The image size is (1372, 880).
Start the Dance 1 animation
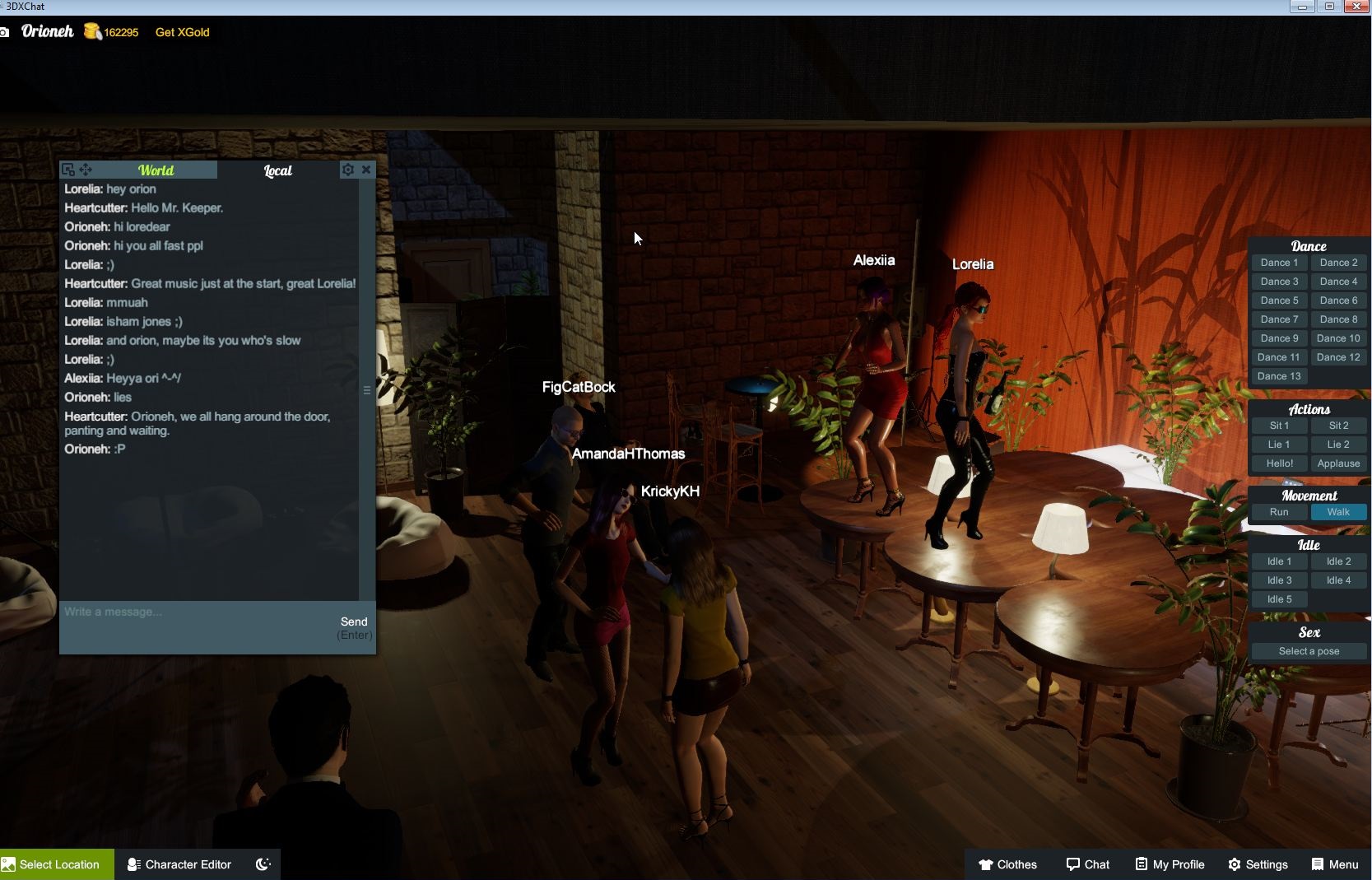tap(1279, 263)
